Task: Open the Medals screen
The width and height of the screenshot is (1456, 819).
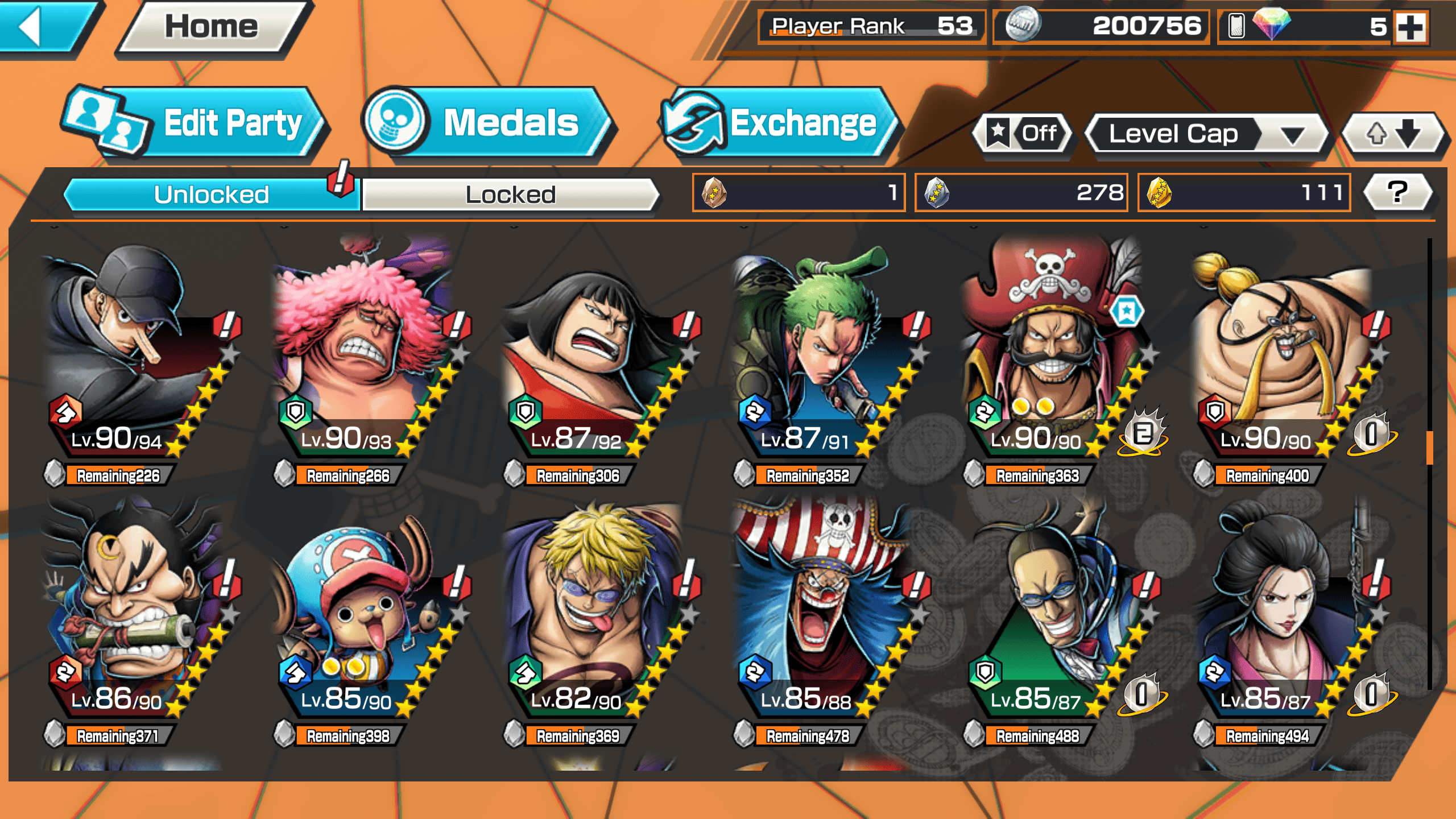Action: (x=489, y=122)
